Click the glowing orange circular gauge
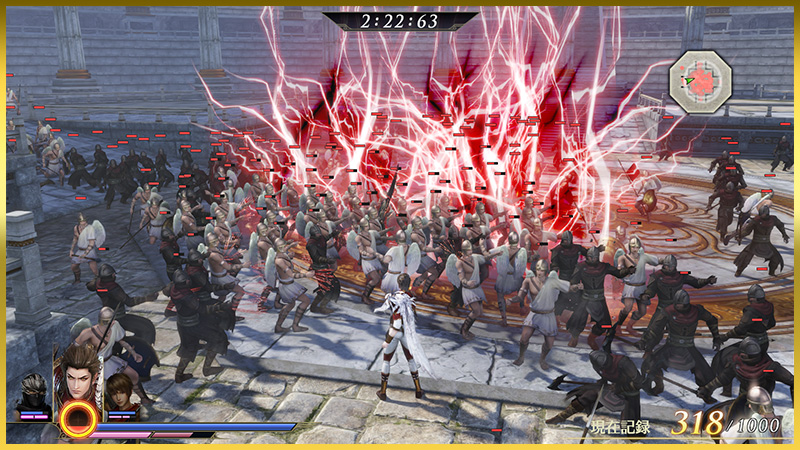The height and width of the screenshot is (450, 800). pyautogui.click(x=77, y=420)
